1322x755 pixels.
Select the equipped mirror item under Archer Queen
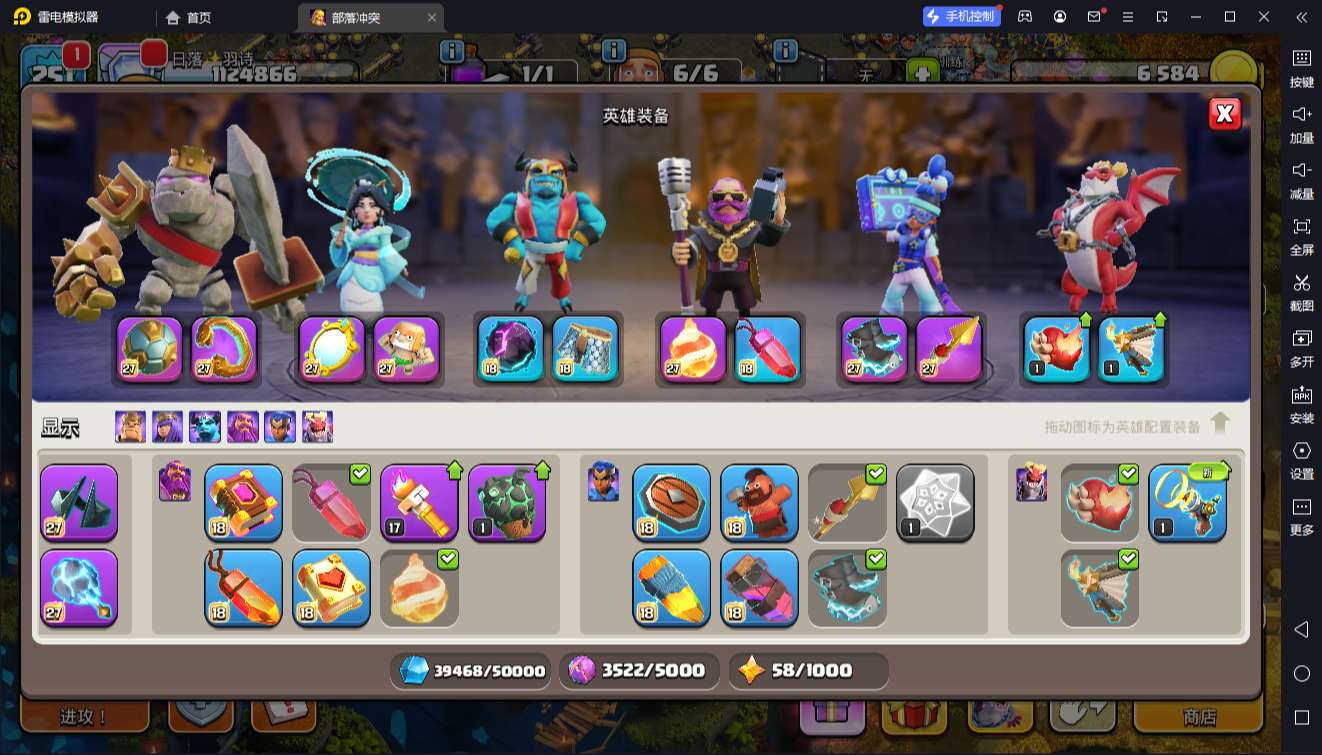331,350
